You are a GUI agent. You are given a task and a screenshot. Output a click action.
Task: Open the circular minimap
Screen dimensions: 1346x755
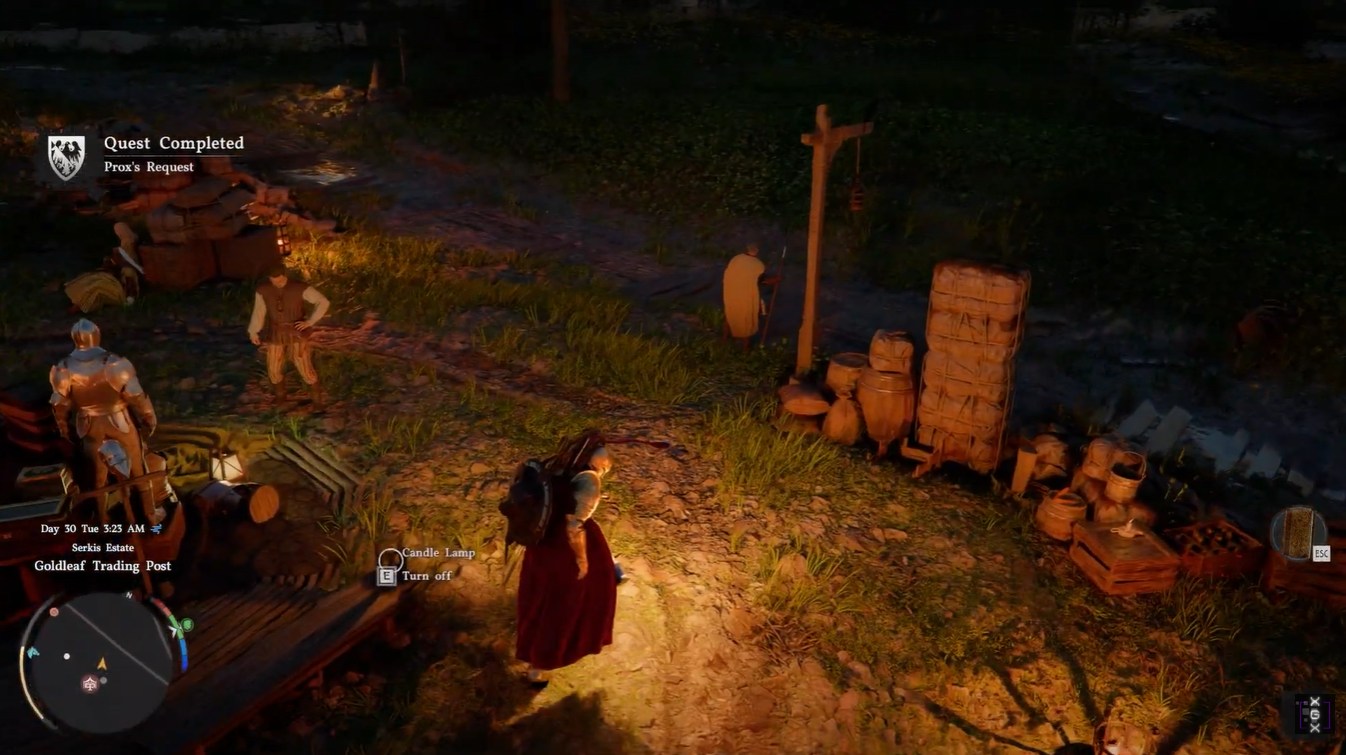[x=102, y=661]
